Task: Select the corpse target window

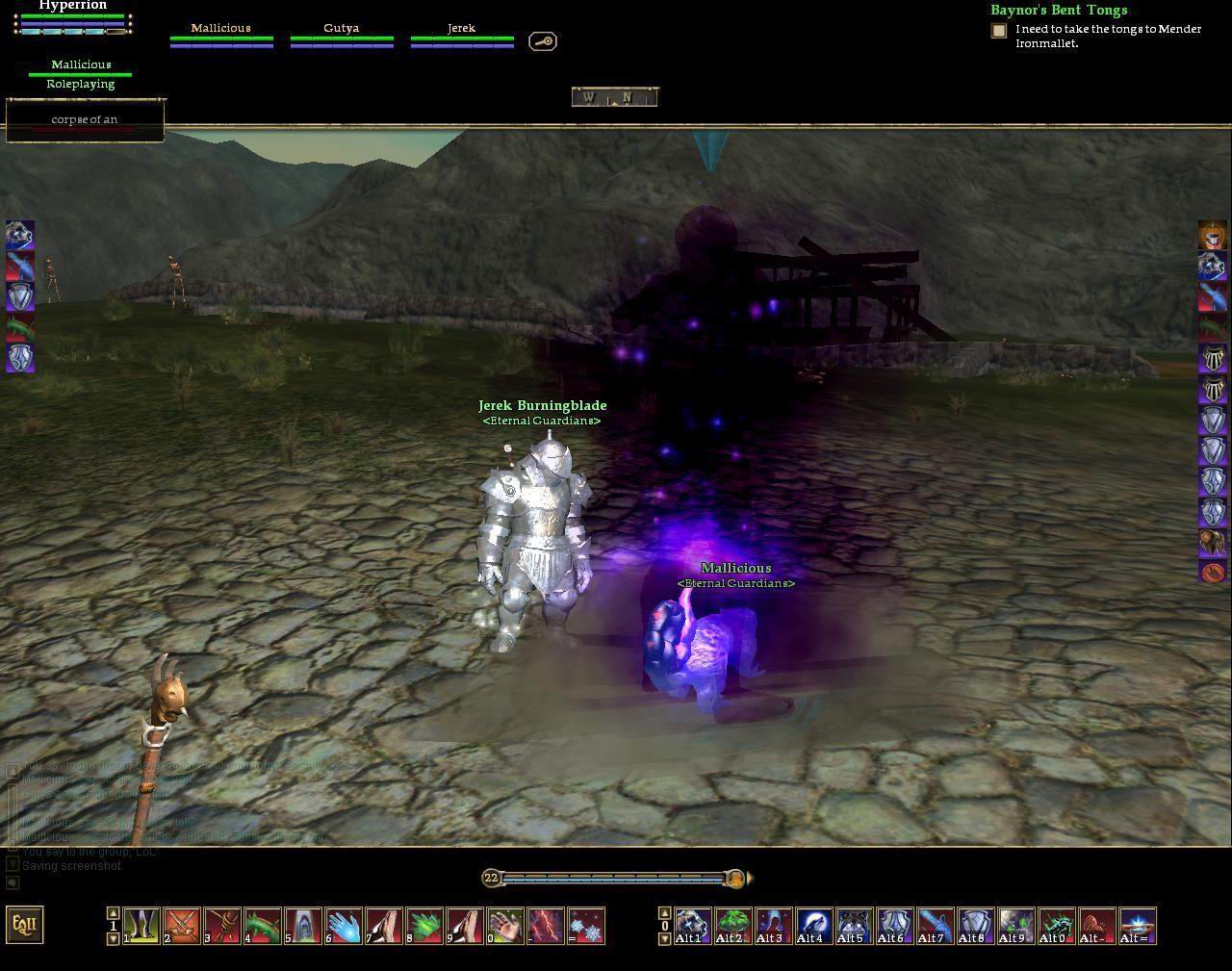Action: (x=85, y=120)
